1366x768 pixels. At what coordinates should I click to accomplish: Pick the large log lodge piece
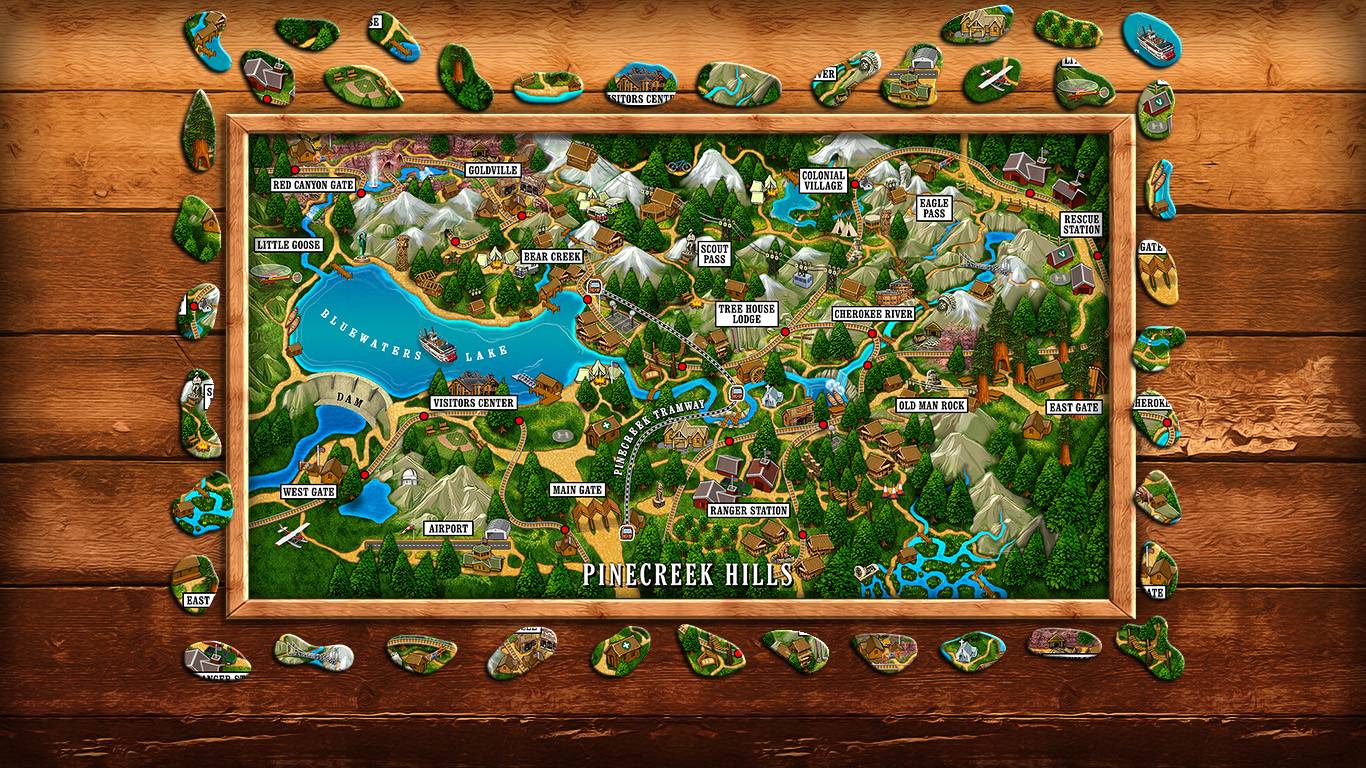pos(977,27)
